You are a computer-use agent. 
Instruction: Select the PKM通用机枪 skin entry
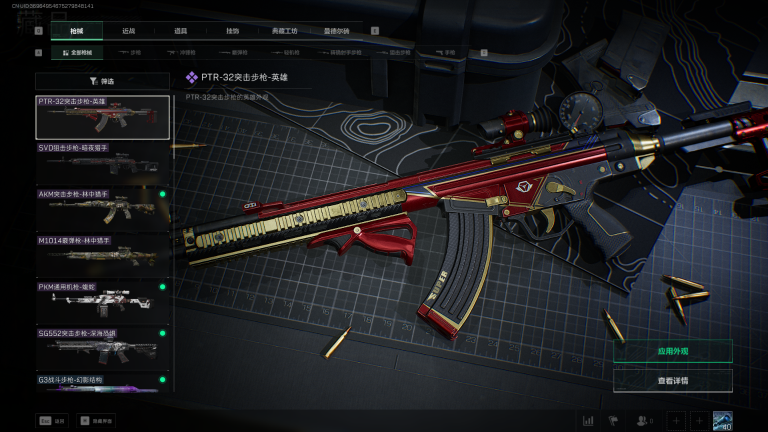pyautogui.click(x=102, y=302)
